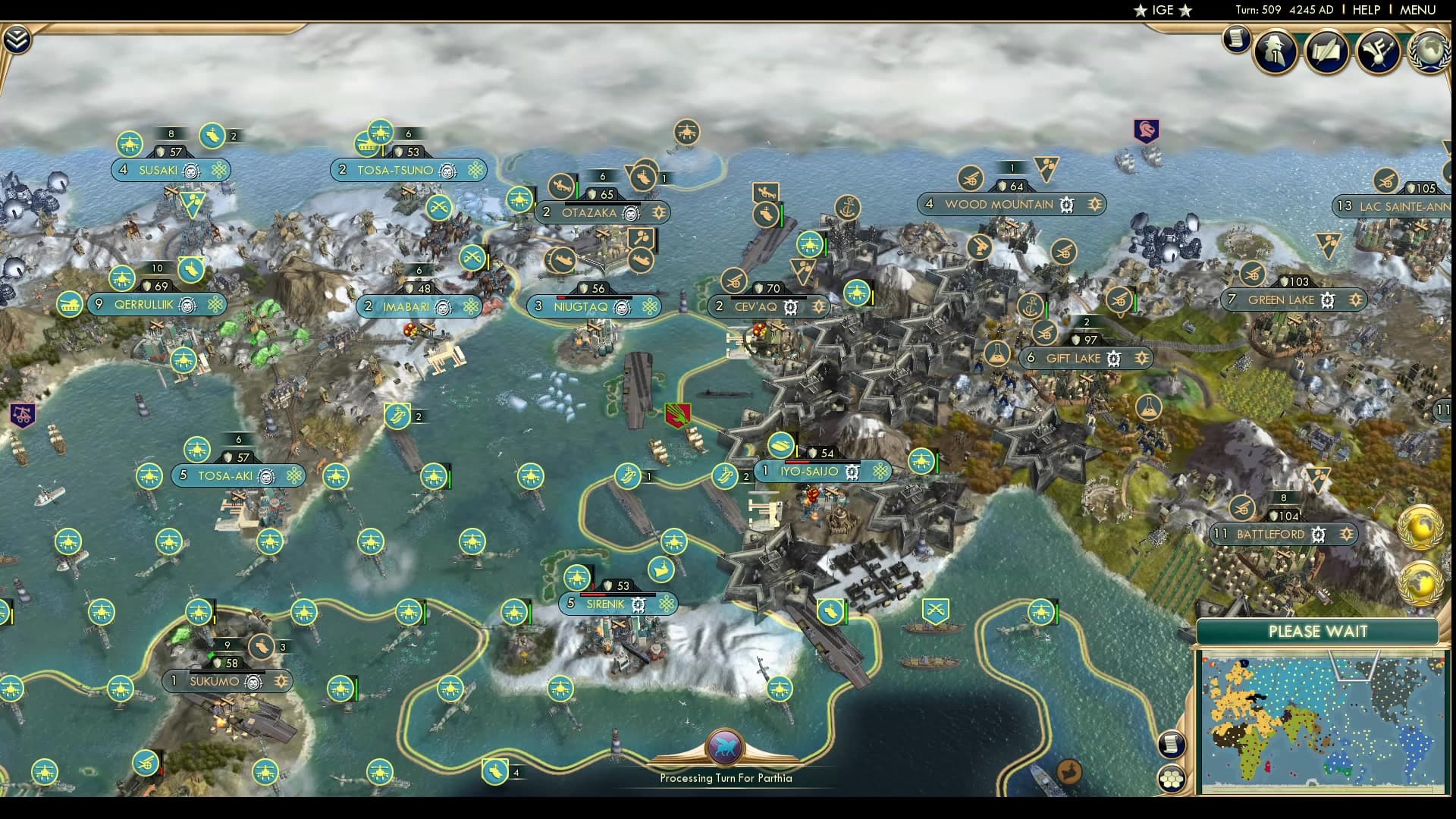The height and width of the screenshot is (819, 1456).
Task: Open the Espionage overview spy icon
Action: [x=1274, y=50]
